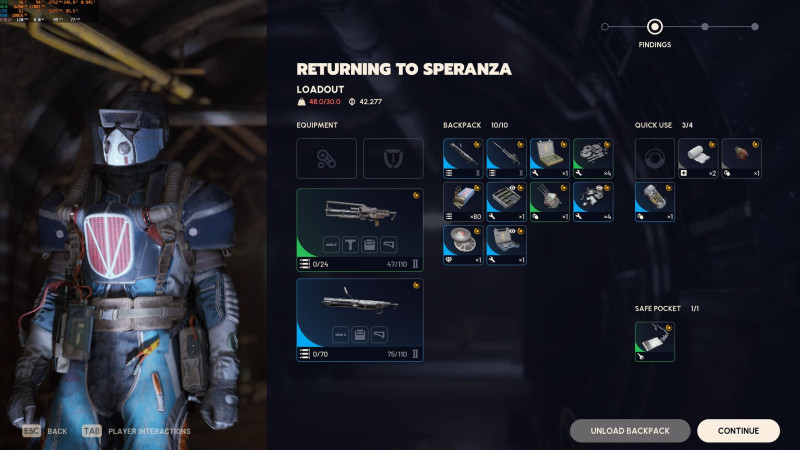Select the round disc trinket in backpack
The height and width of the screenshot is (450, 800).
463,244
